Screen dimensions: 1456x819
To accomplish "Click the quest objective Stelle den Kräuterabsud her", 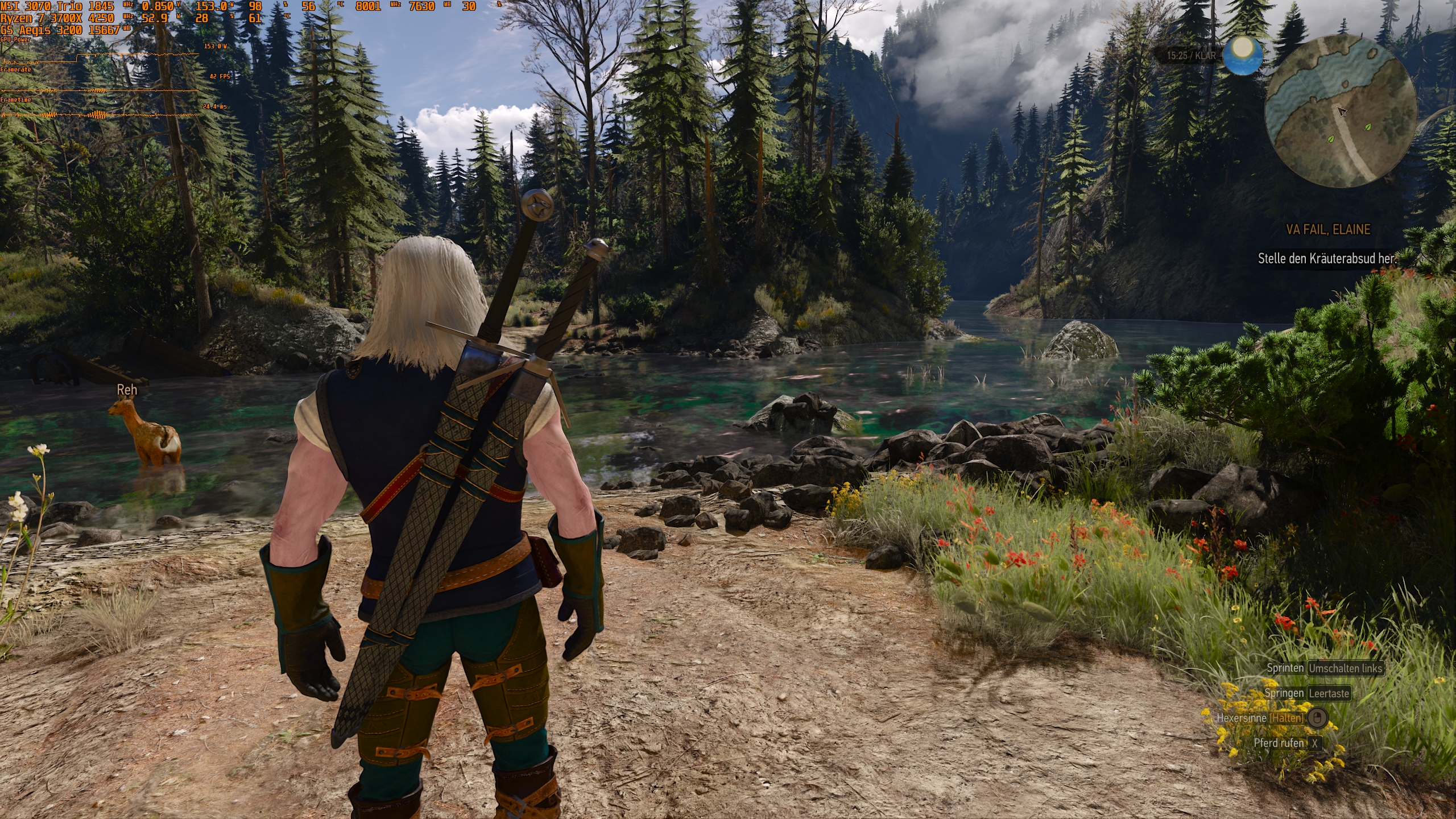I will pos(1327,259).
